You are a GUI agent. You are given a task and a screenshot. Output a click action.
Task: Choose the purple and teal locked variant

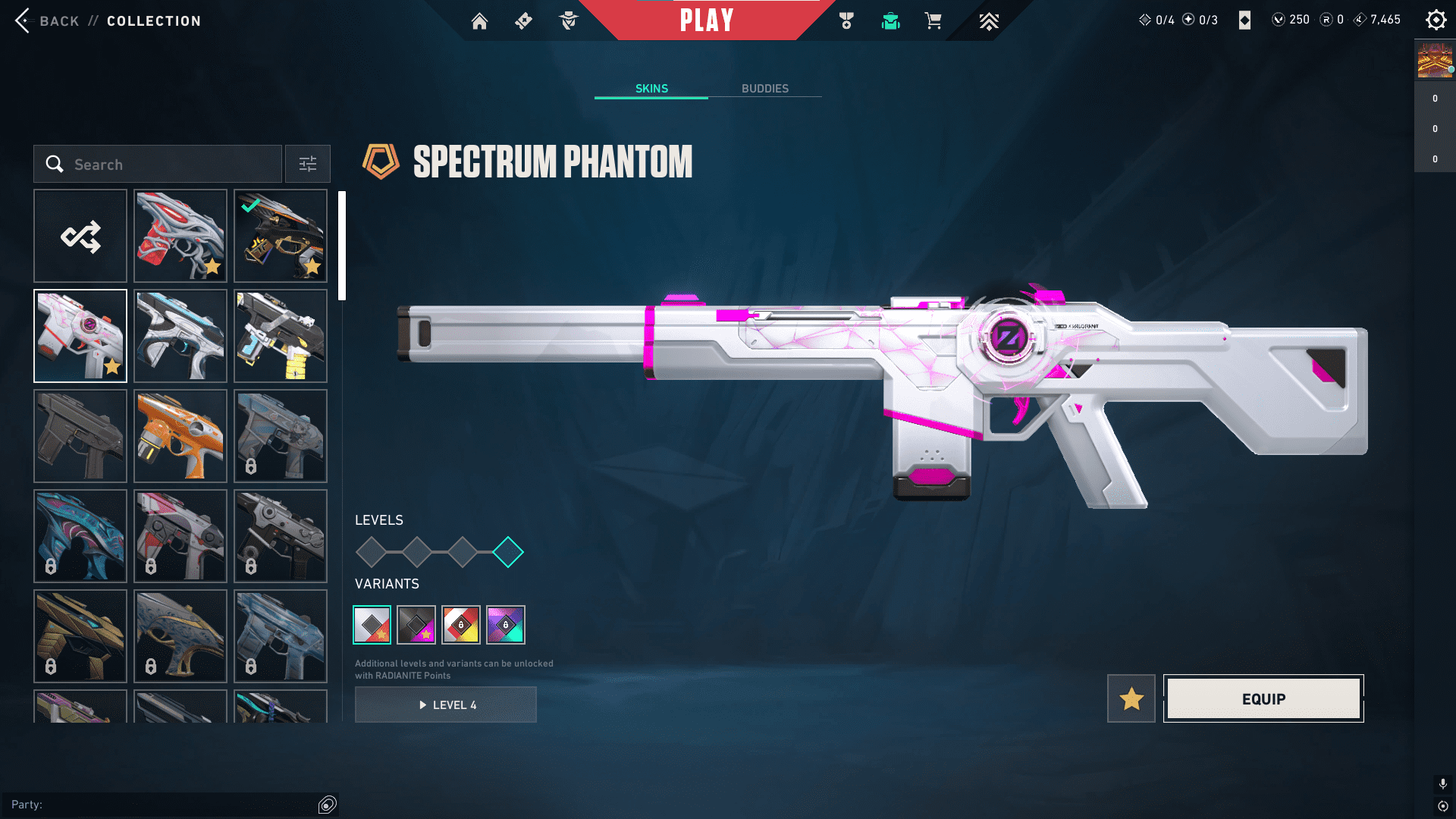pos(506,625)
